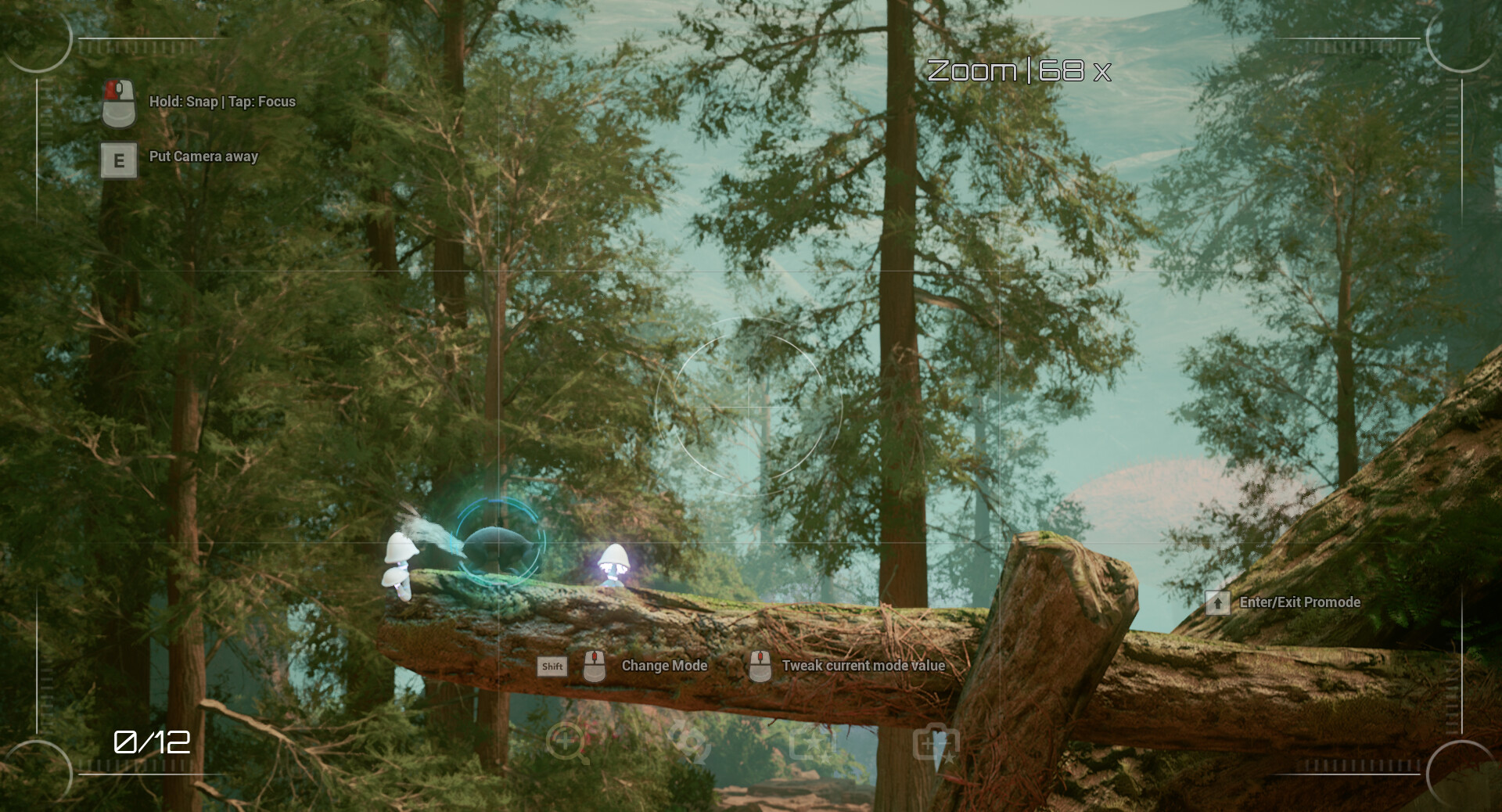This screenshot has width=1502, height=812.
Task: Click the Shift key badge near Change Mode
Action: pos(552,666)
